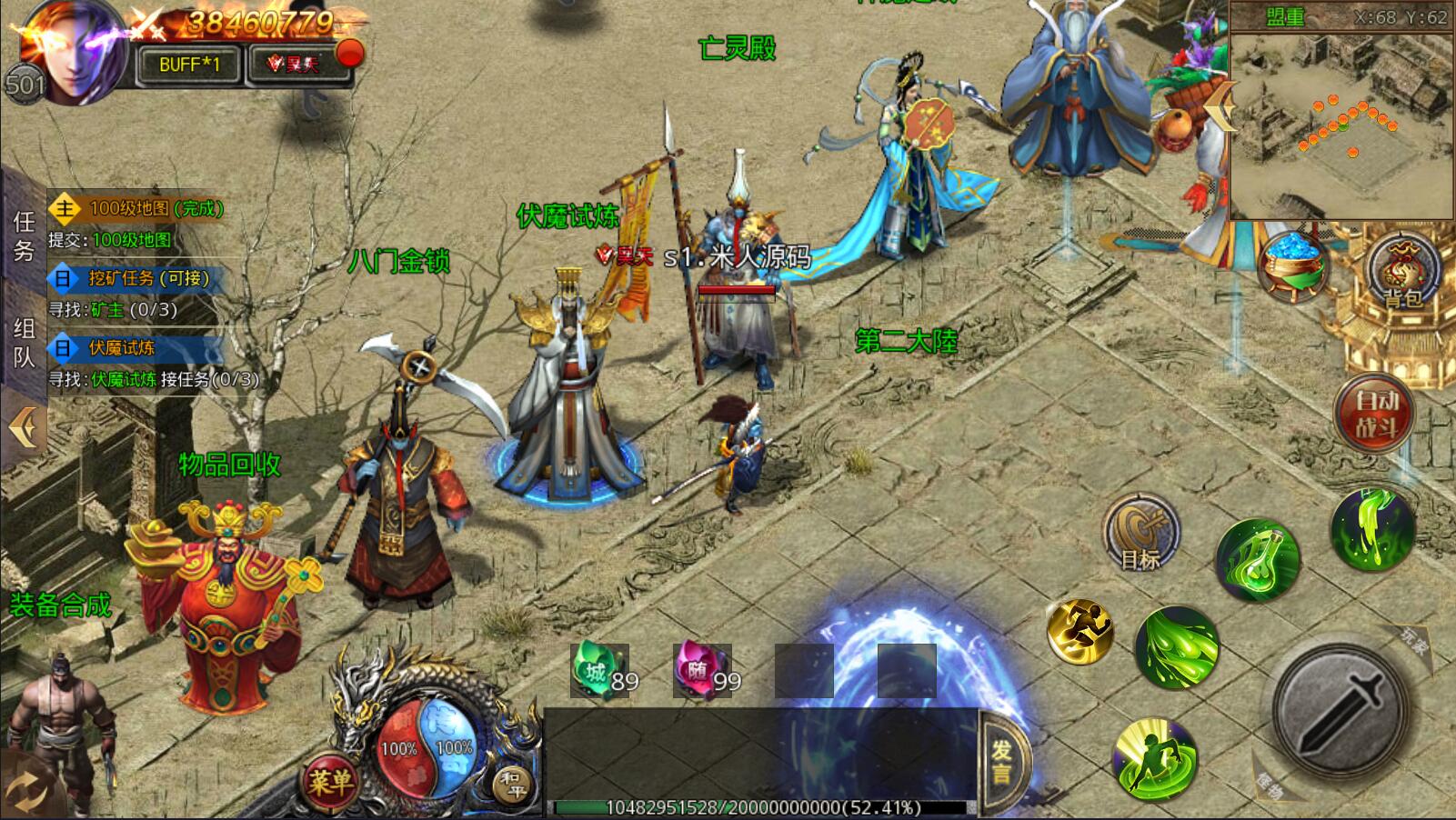Use the pink 随 random teleport item

701,673
